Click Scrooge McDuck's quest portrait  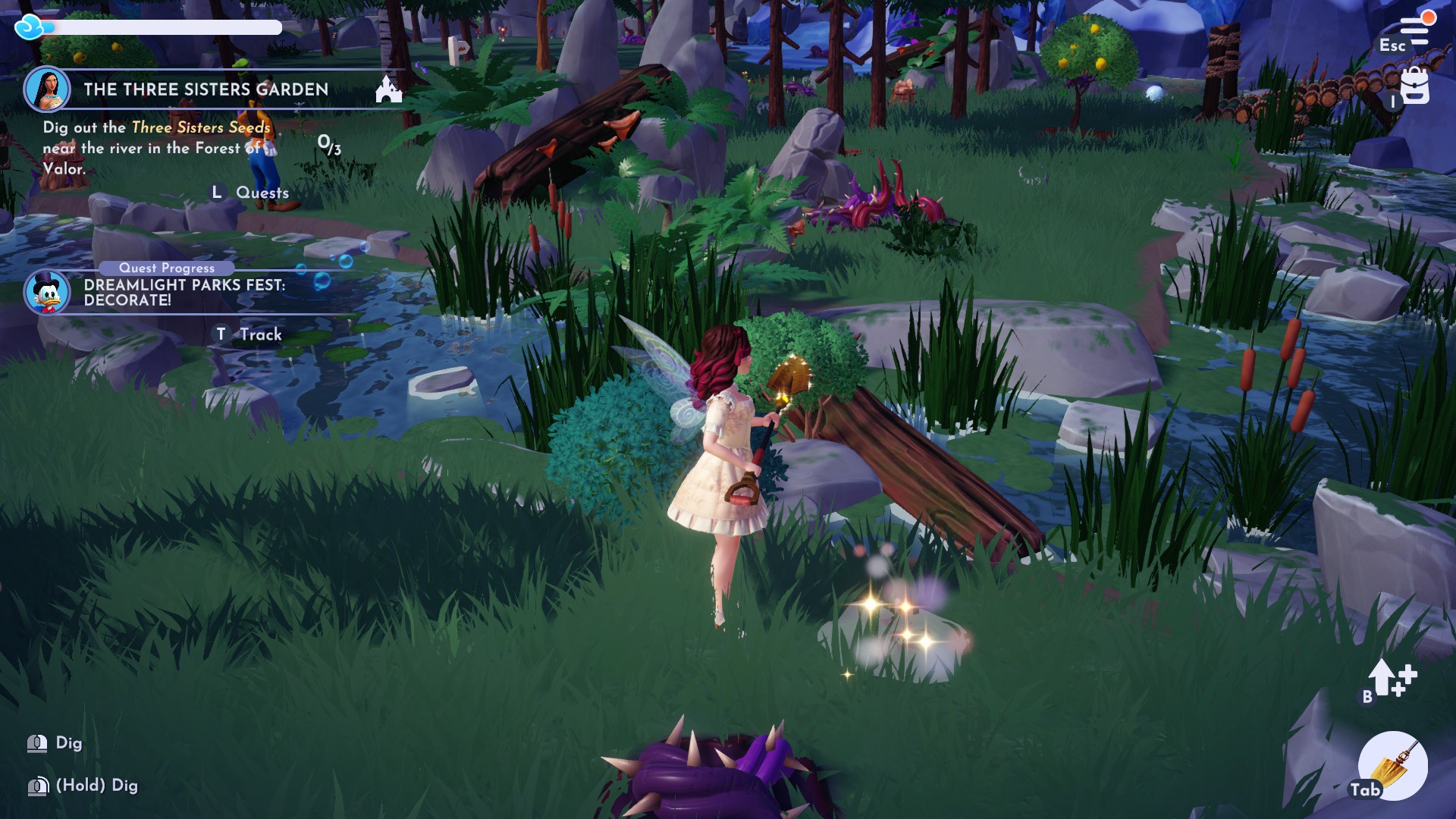50,290
